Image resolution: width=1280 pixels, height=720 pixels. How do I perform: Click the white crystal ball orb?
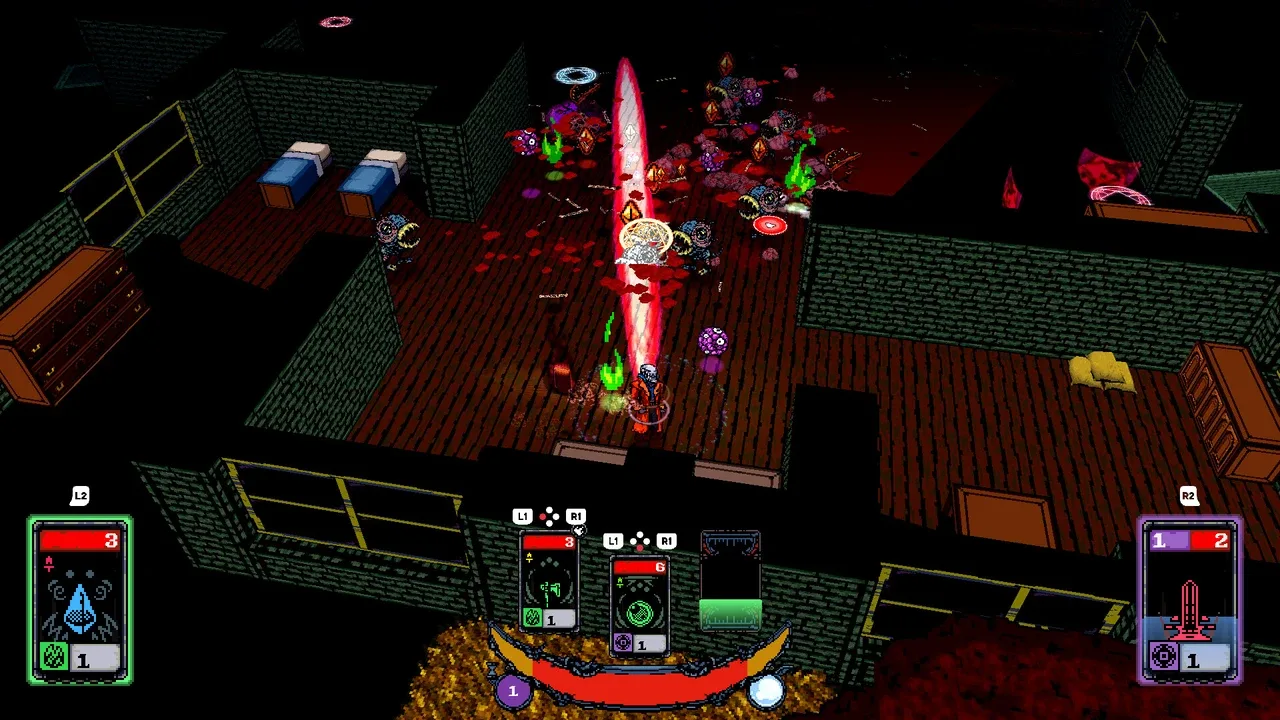pyautogui.click(x=767, y=690)
